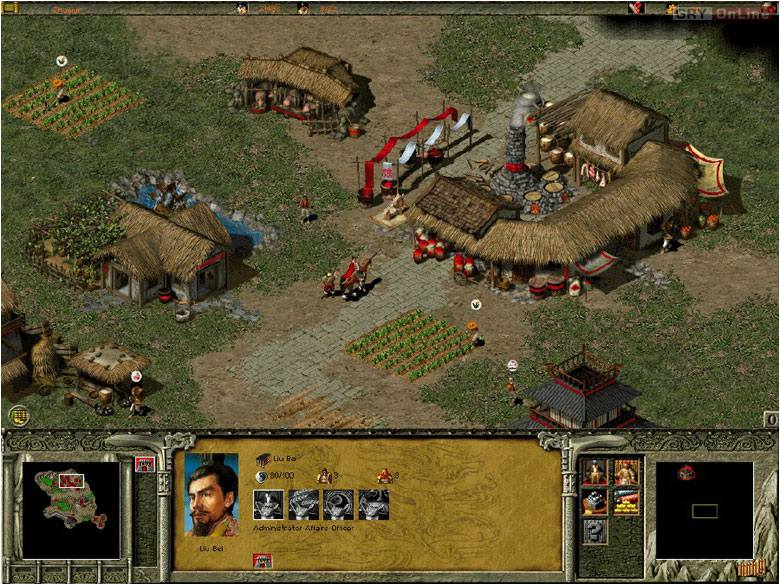Choose the first grey skill icon under Liu Bei
The width and height of the screenshot is (780, 585).
click(268, 505)
